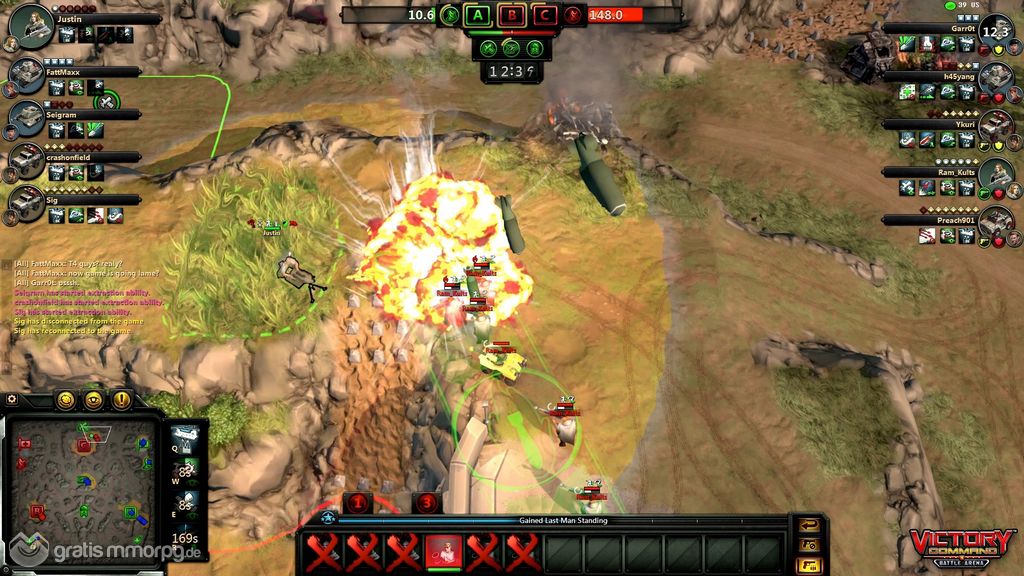
Task: Click the return arrow button
Action: [806, 525]
